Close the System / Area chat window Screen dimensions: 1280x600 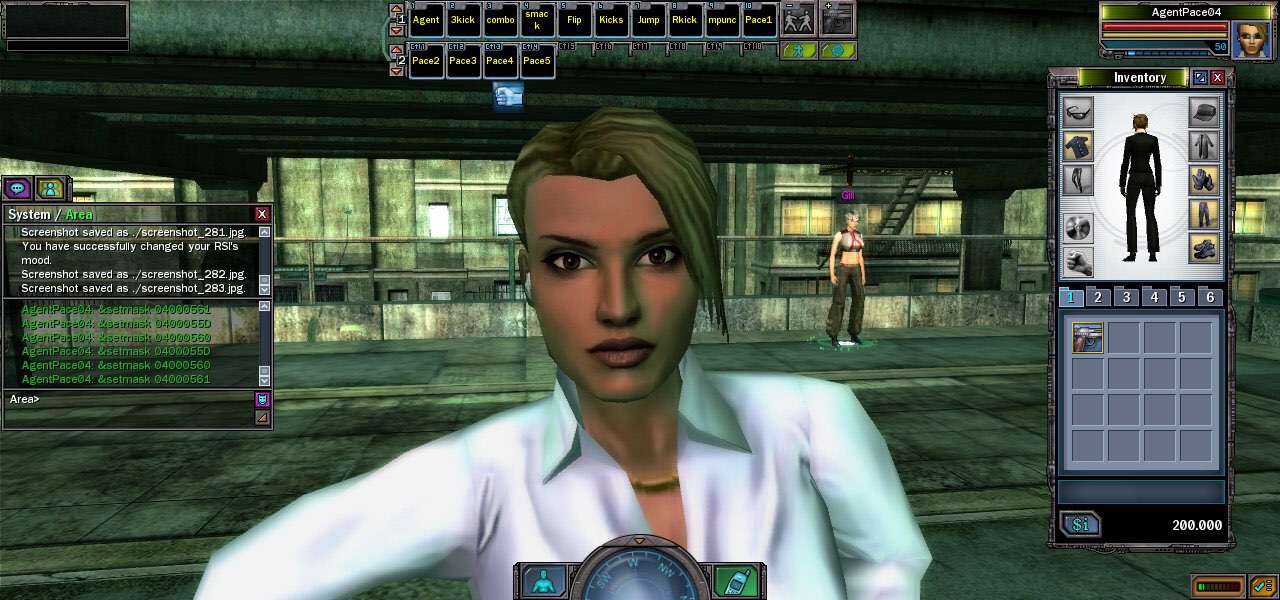coord(262,214)
